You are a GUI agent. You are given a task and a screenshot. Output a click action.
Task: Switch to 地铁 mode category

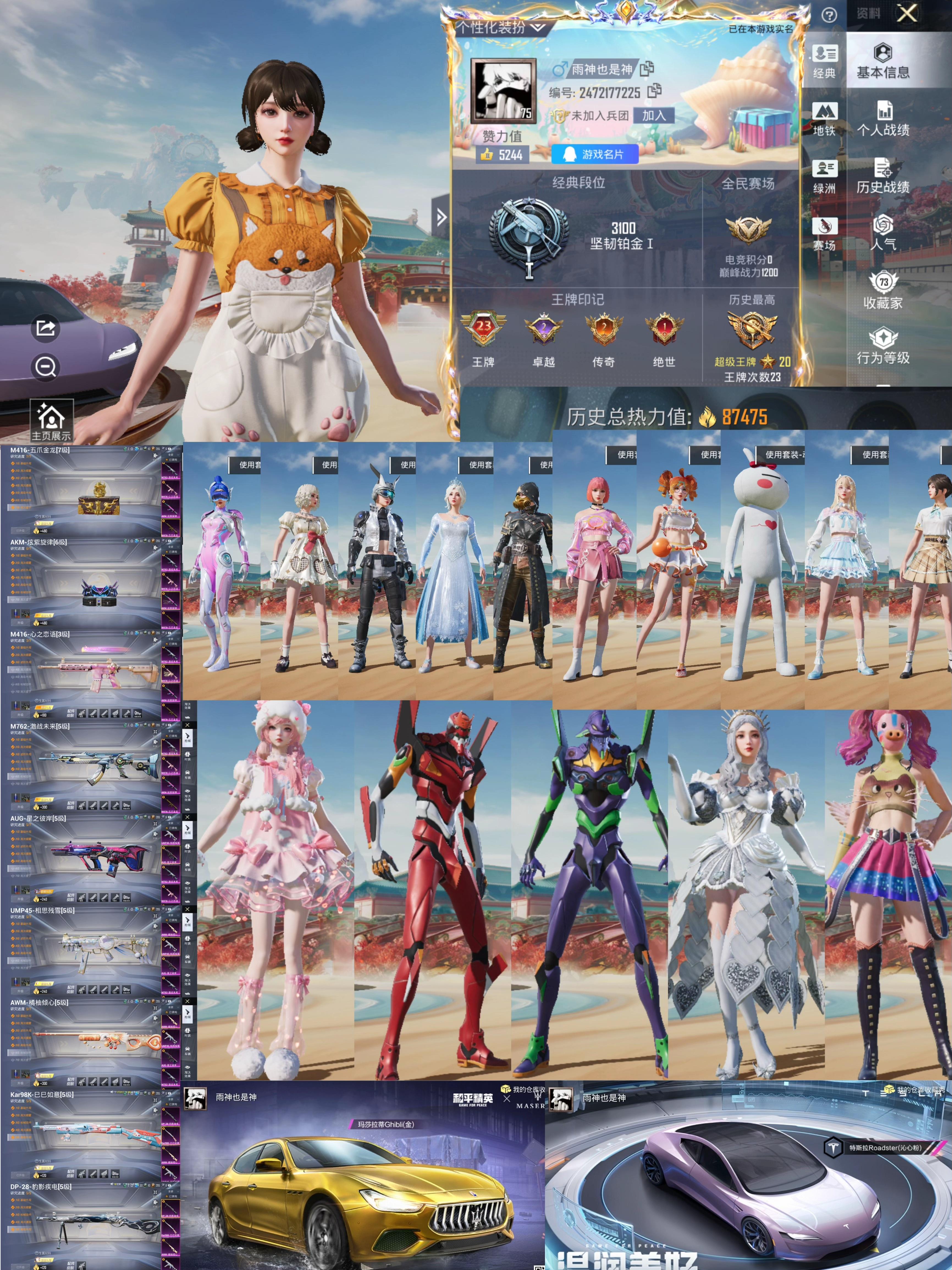pos(825,119)
